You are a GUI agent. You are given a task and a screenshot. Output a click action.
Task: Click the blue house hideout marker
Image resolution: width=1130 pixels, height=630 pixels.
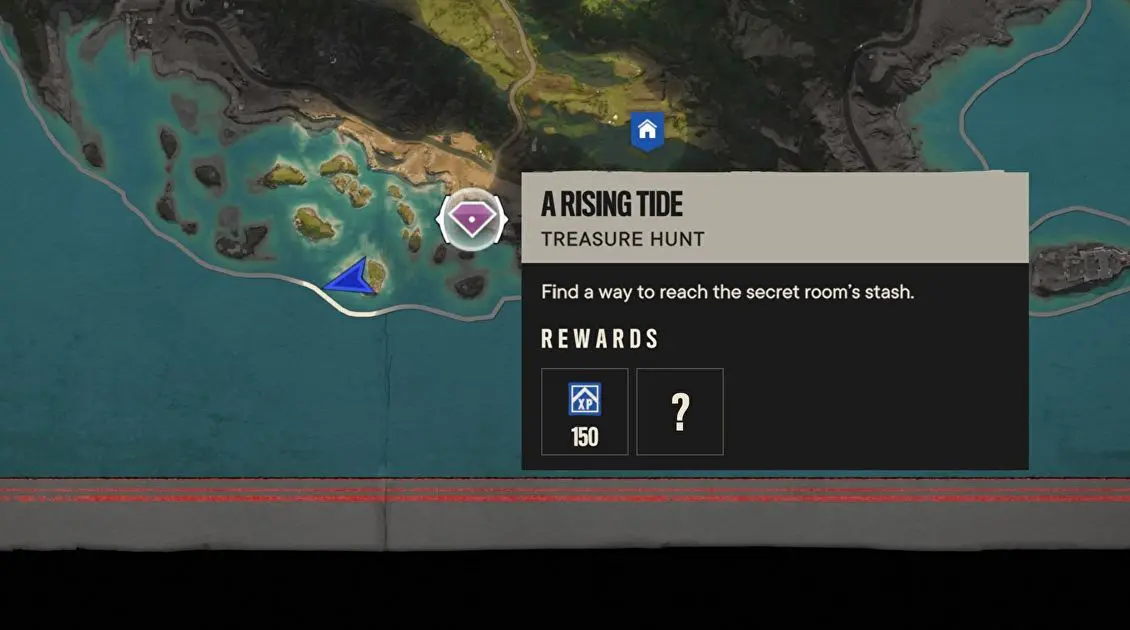[647, 130]
